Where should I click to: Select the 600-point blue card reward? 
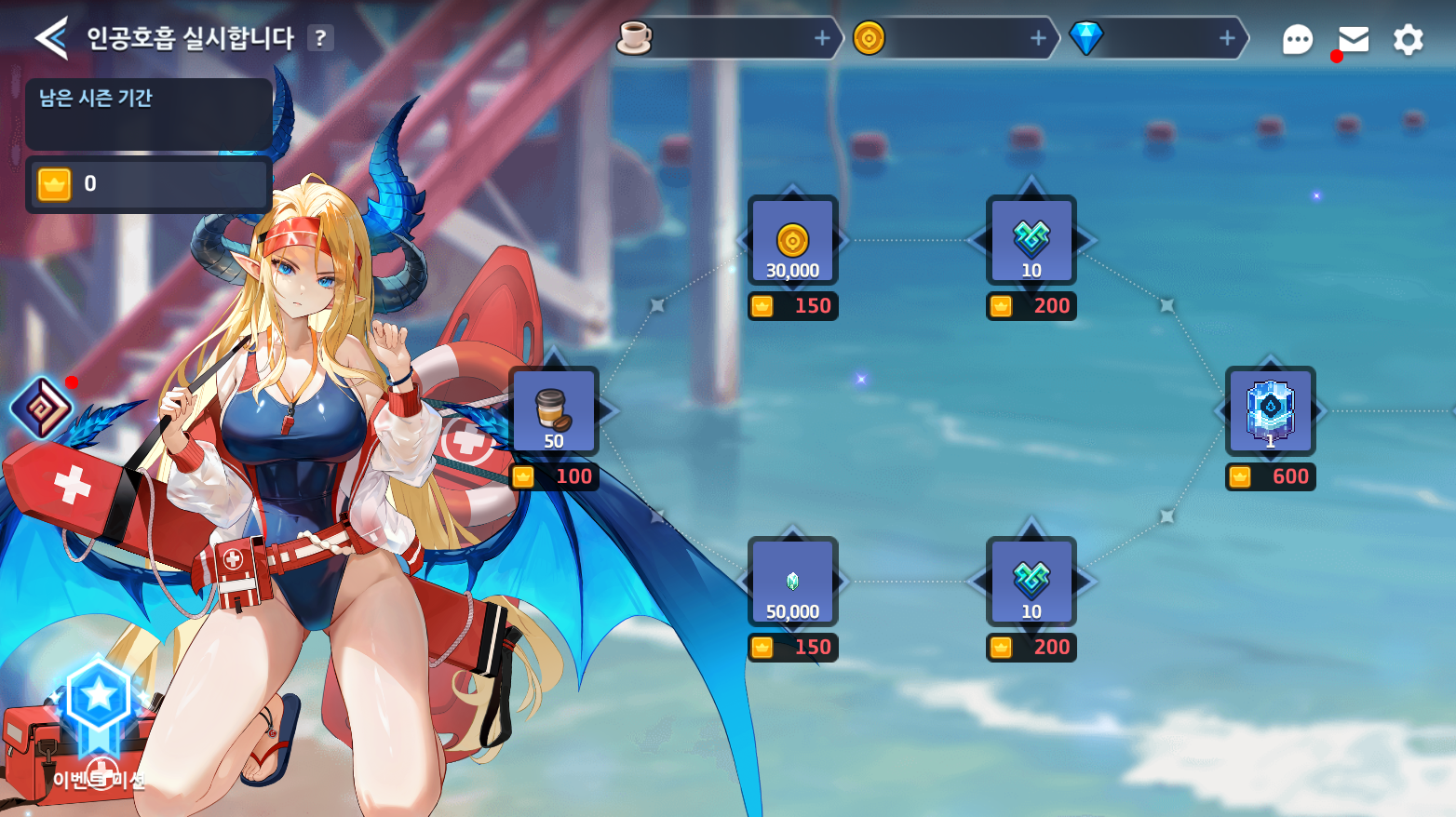[1271, 411]
